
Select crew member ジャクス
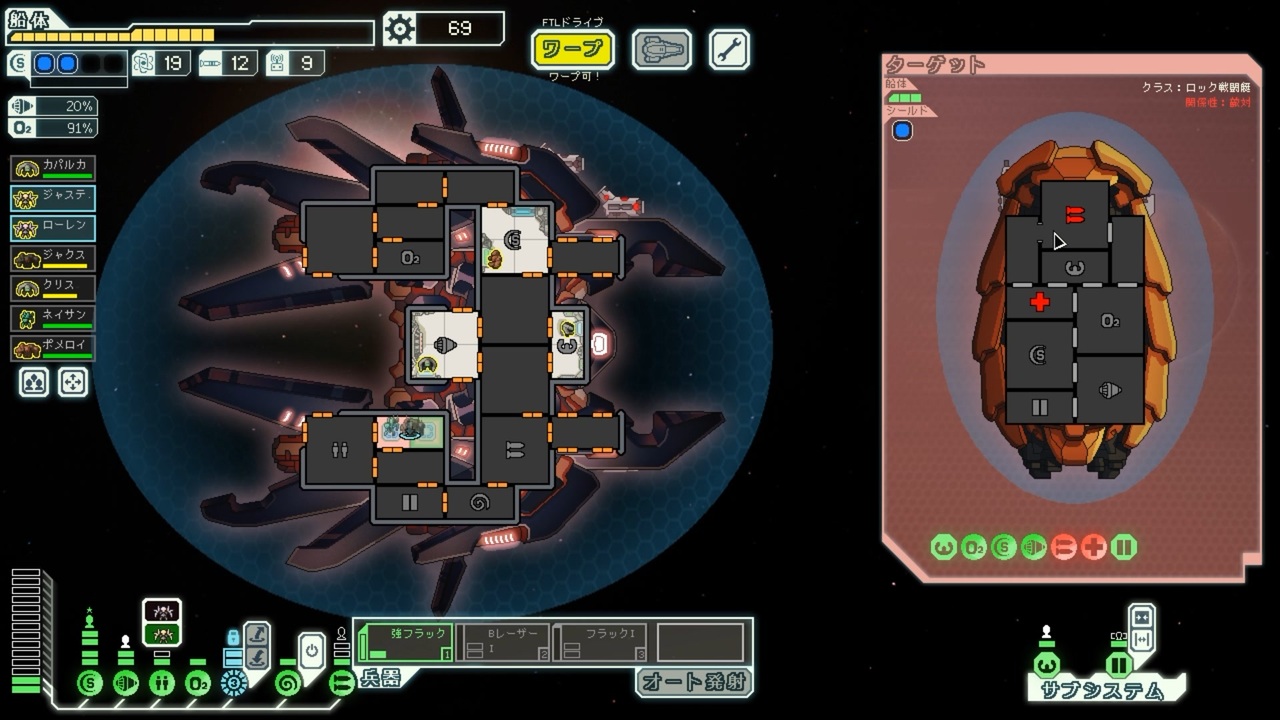coord(54,258)
